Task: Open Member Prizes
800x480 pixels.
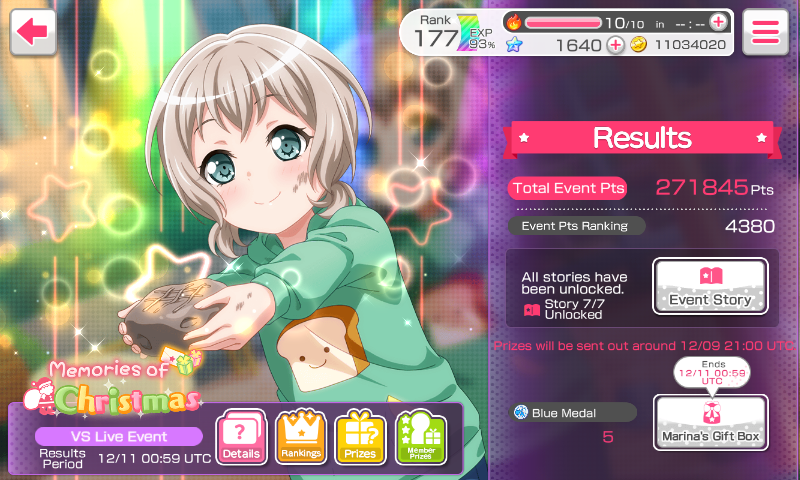Action: click(420, 438)
